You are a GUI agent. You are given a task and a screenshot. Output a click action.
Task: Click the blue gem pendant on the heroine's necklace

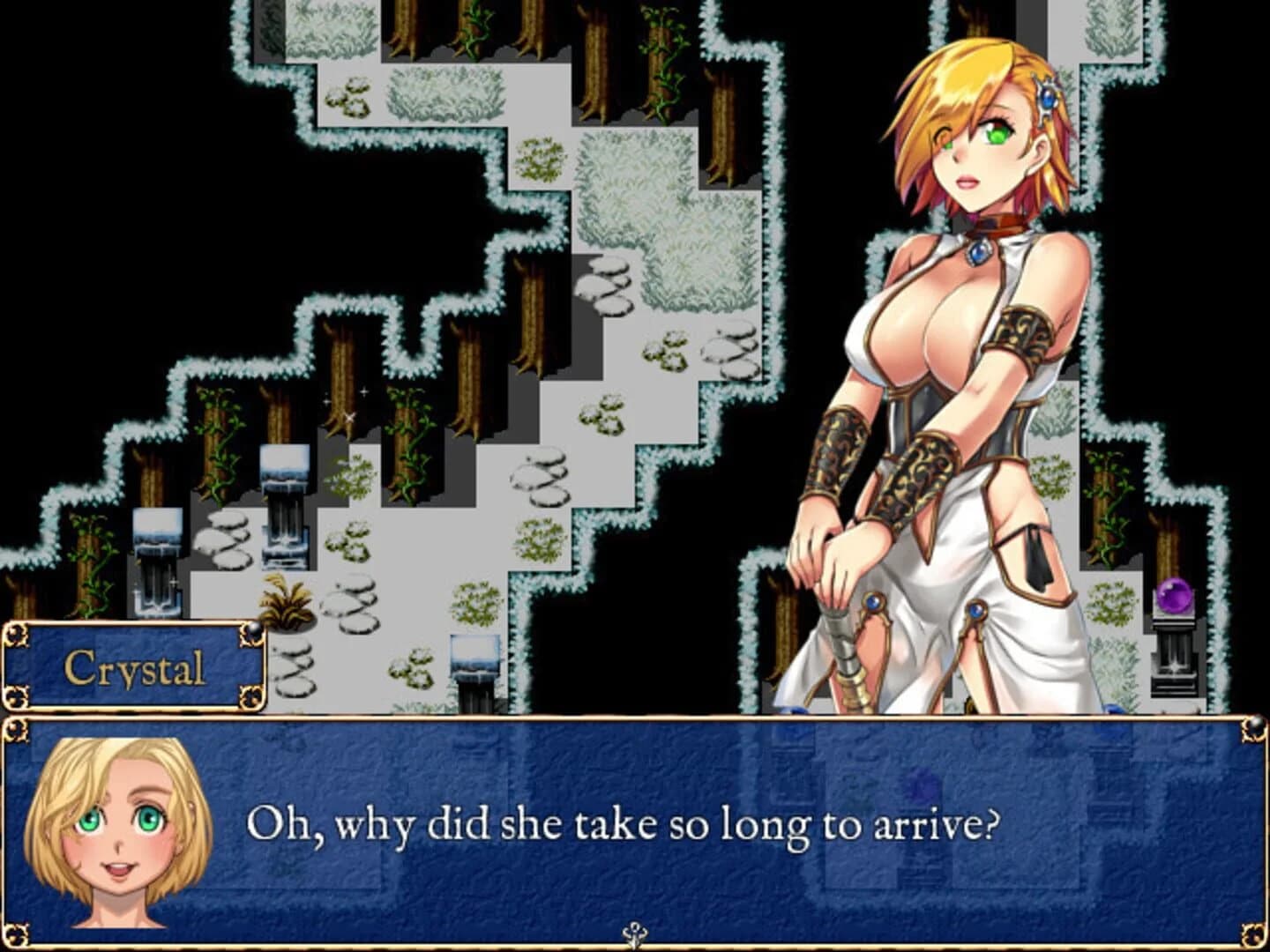click(x=982, y=253)
